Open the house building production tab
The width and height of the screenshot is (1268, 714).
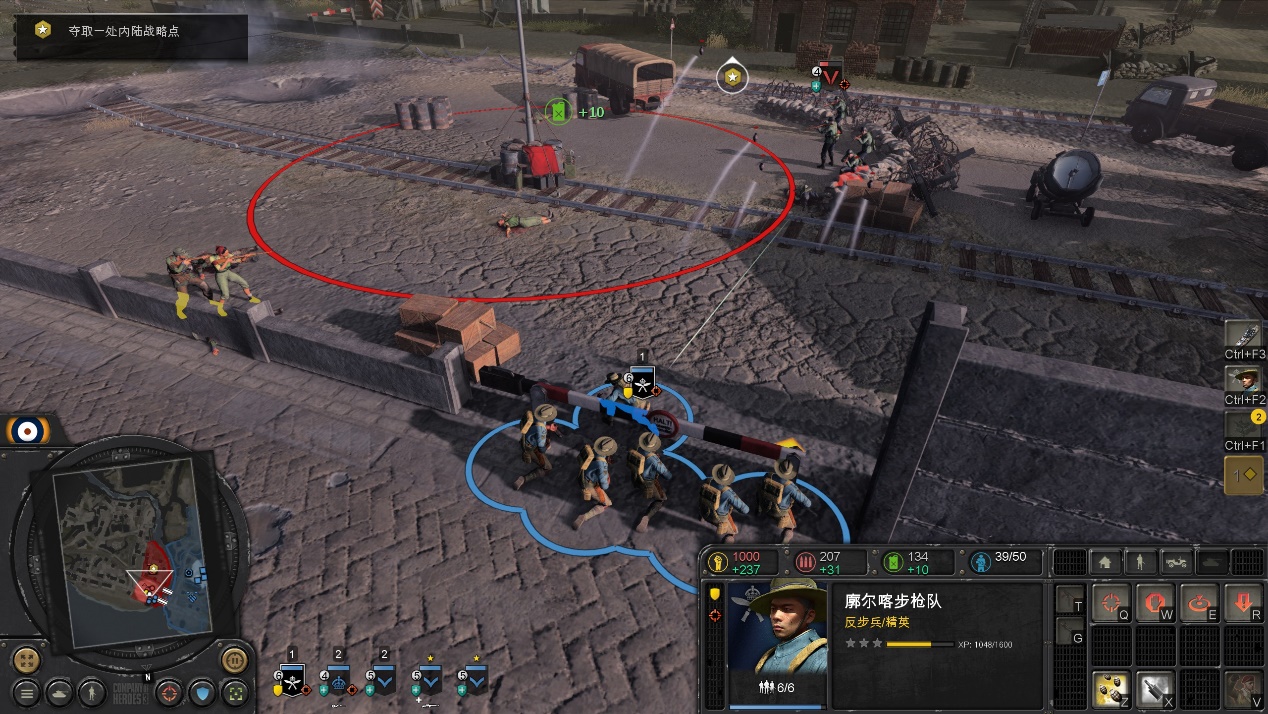tap(1105, 562)
